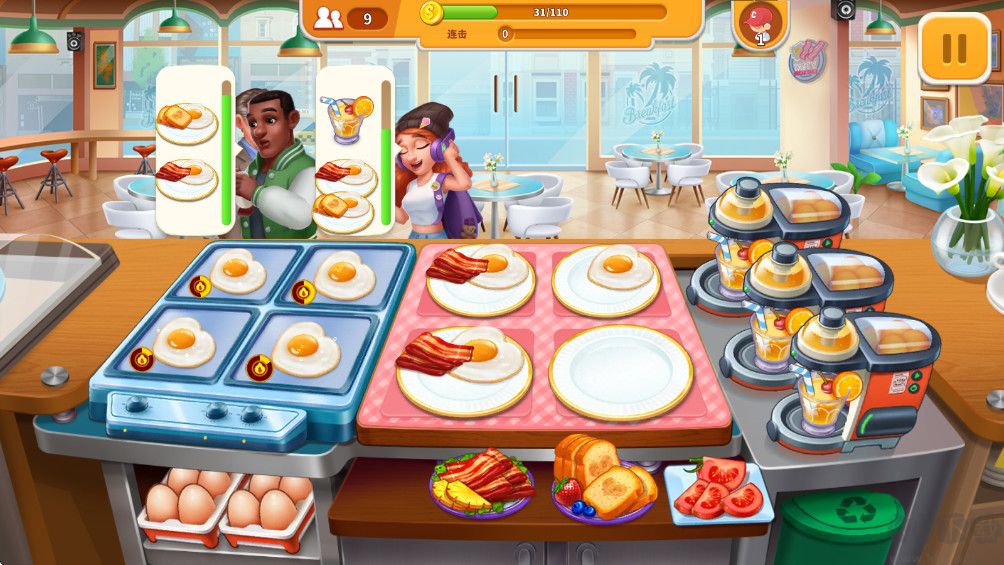Pick the toast ingredient plate
Viewport: 1004px width, 565px height.
(603, 481)
